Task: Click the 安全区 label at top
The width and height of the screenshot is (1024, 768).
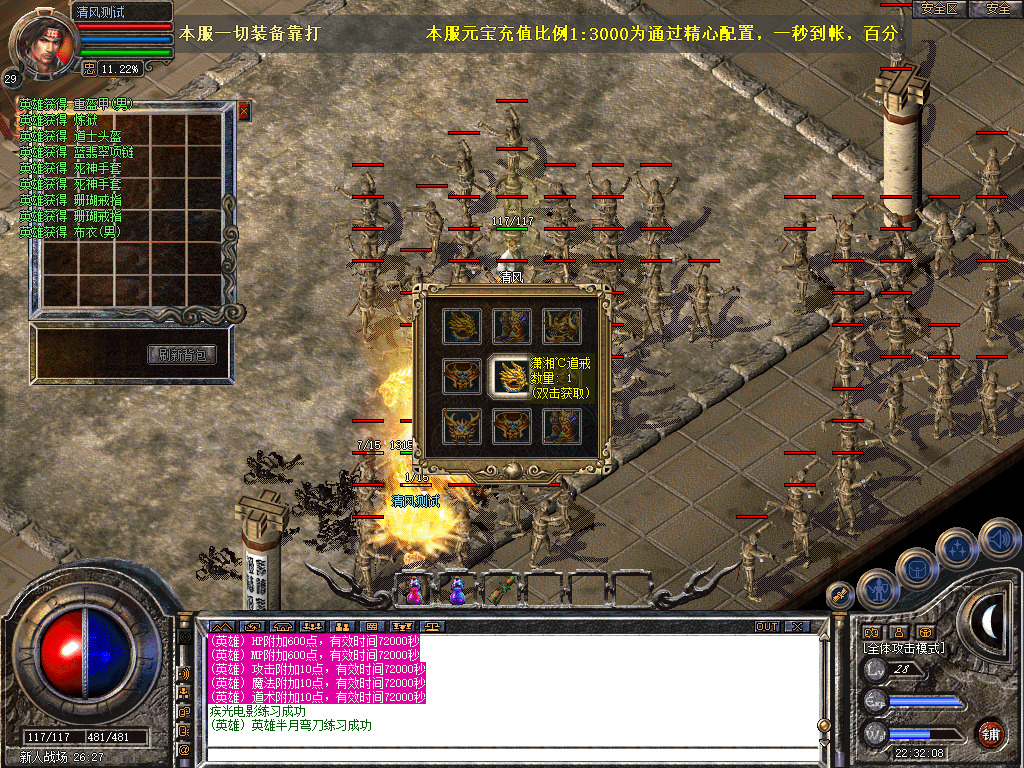Action: click(940, 9)
